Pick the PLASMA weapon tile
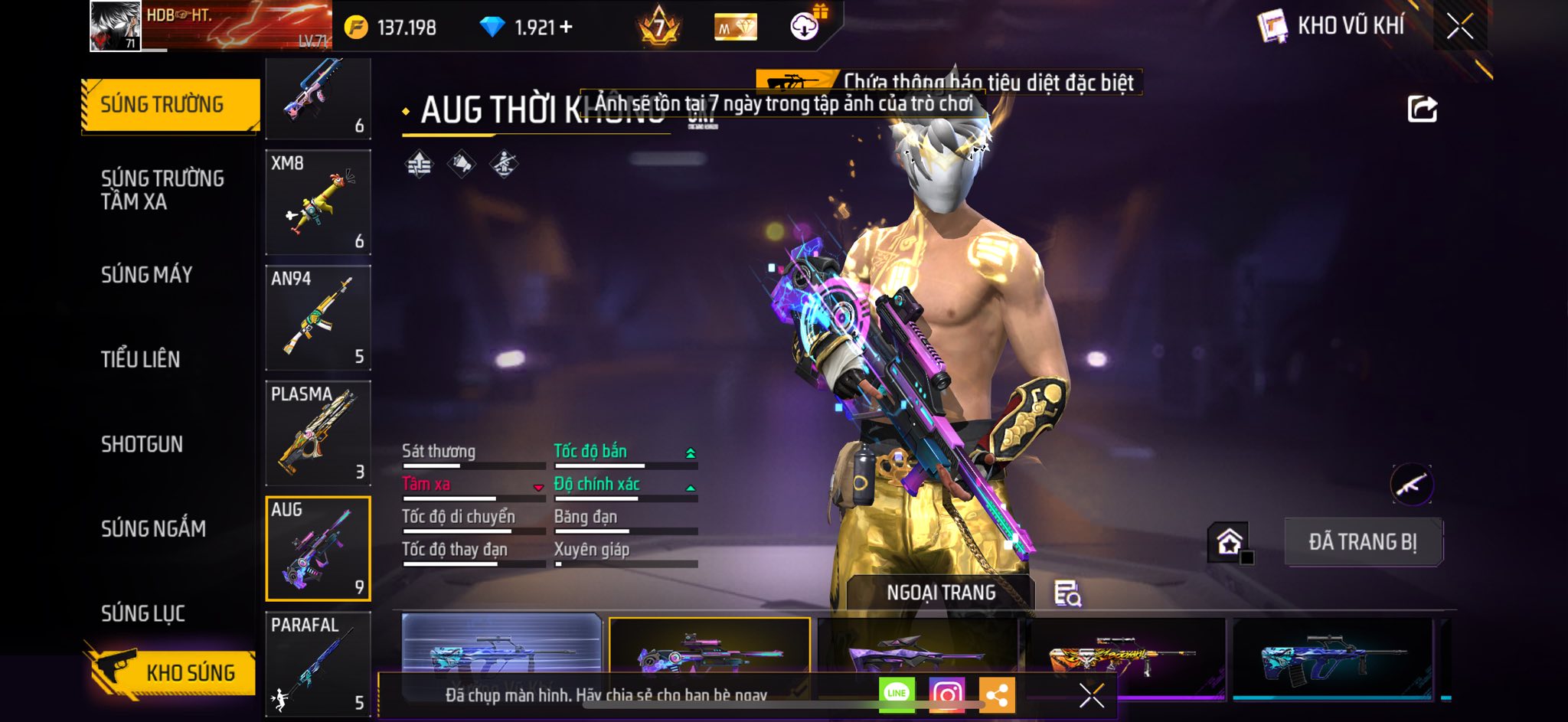The height and width of the screenshot is (722, 1568). (318, 433)
